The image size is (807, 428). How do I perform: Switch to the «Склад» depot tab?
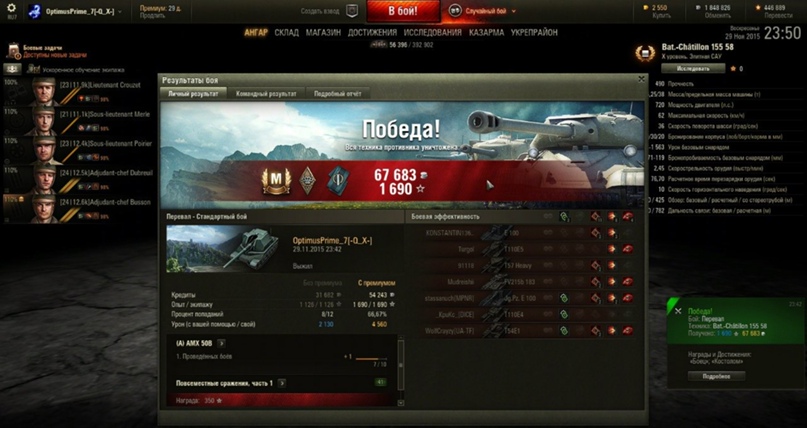286,32
